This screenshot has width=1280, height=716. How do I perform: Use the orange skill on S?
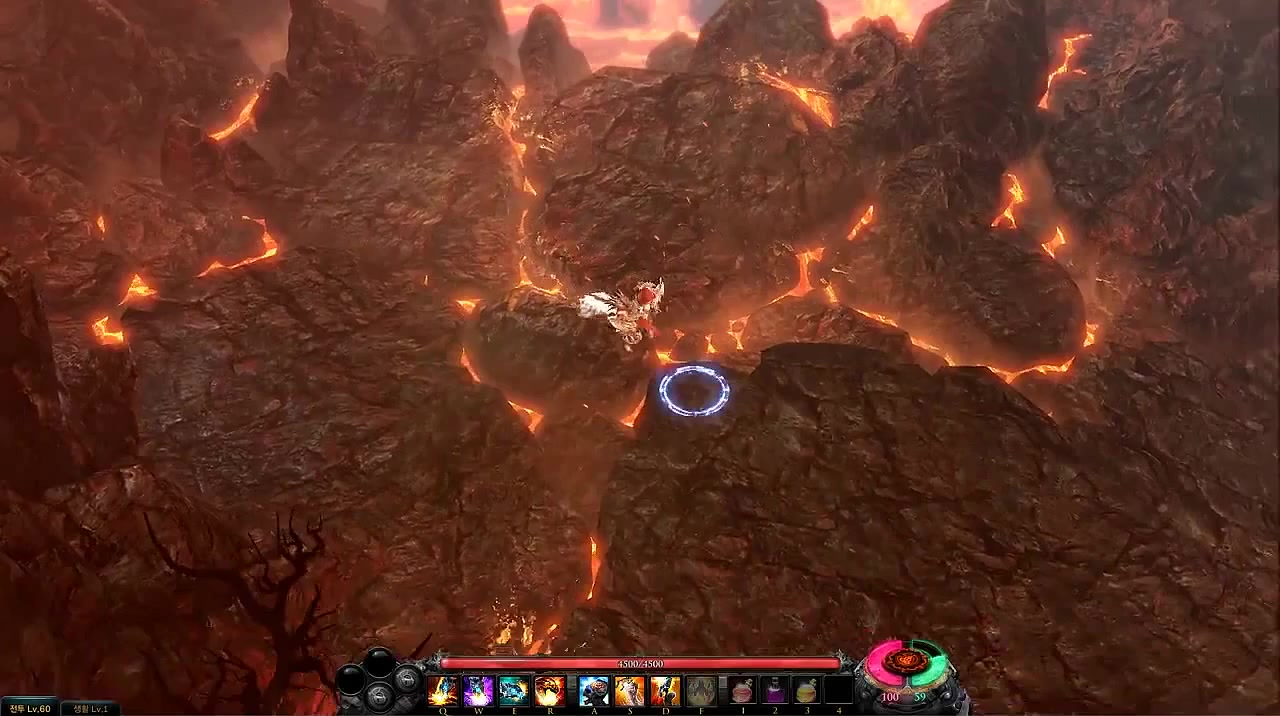point(630,690)
